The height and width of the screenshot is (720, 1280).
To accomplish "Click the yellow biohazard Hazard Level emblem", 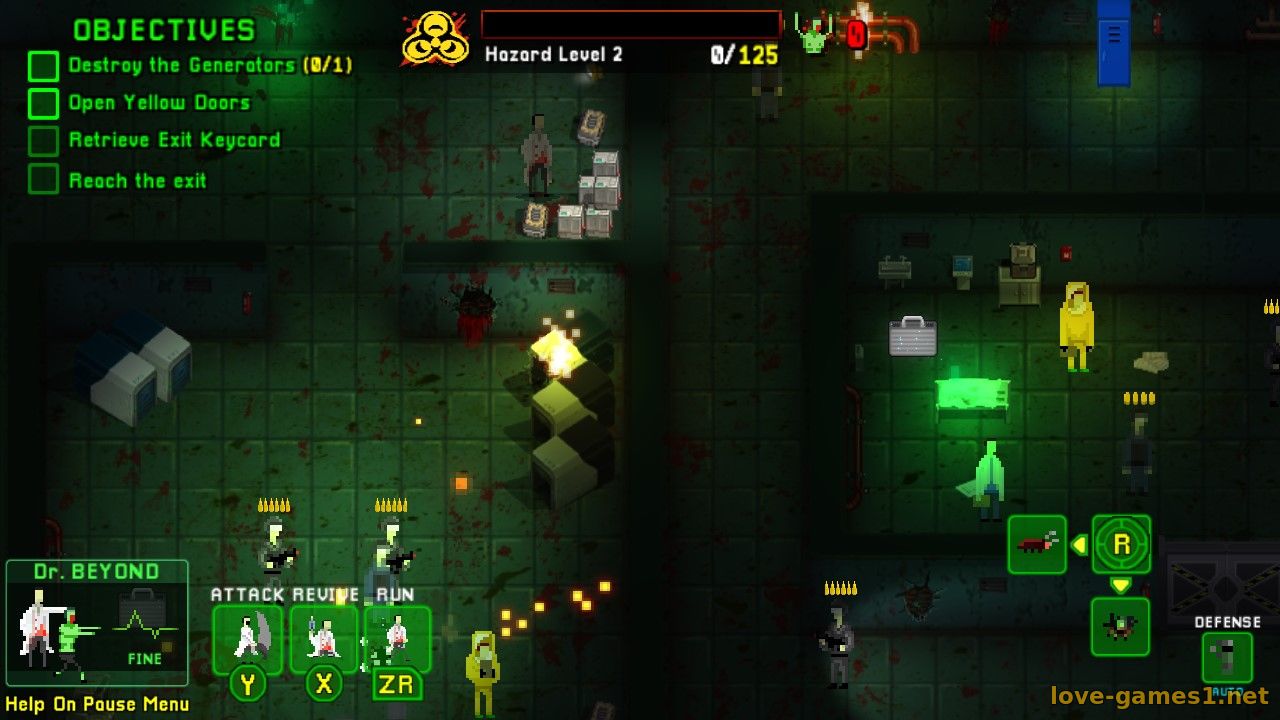I will pyautogui.click(x=435, y=39).
